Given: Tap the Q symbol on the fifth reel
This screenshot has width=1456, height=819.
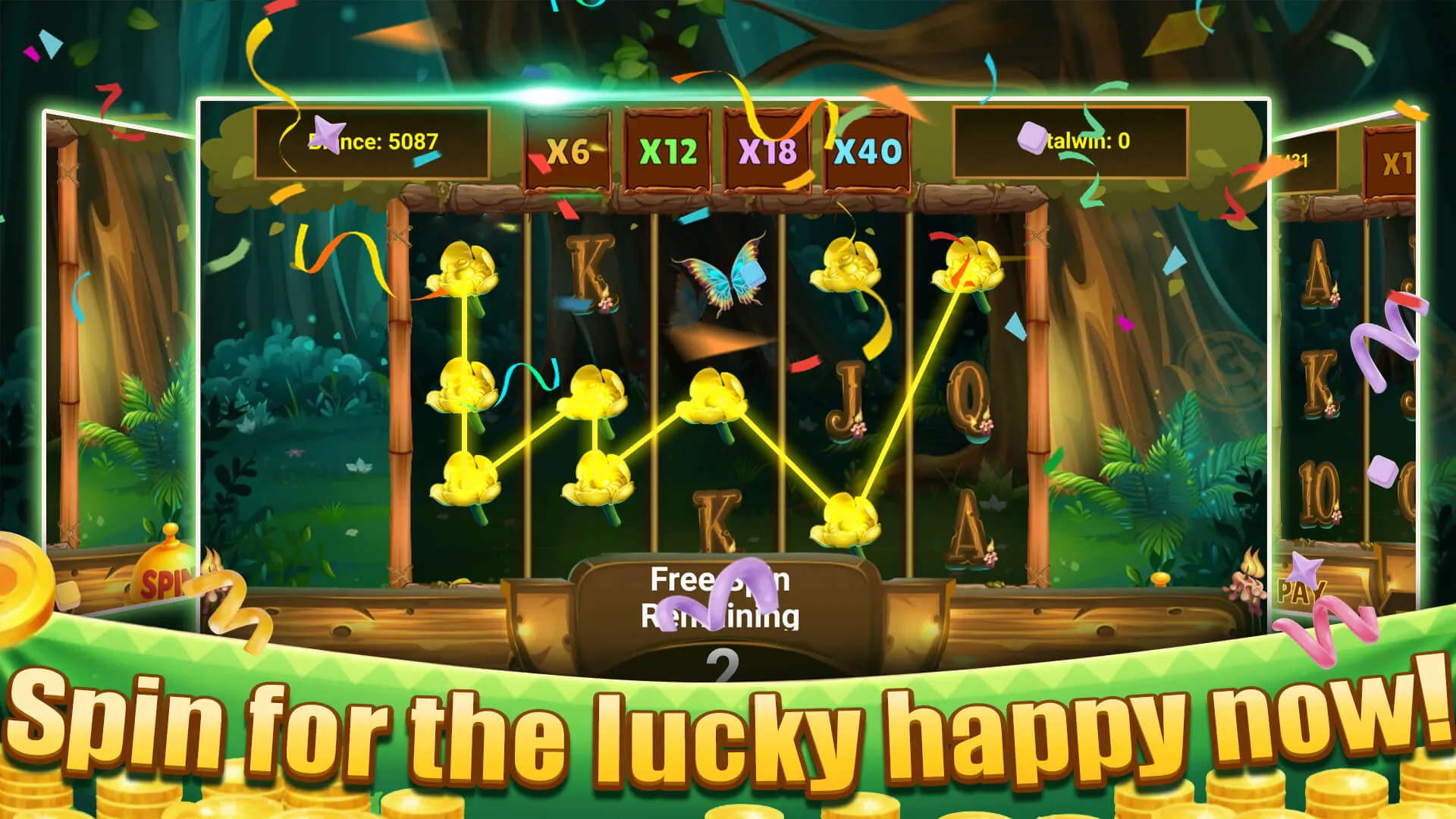Looking at the screenshot, I should 968,402.
